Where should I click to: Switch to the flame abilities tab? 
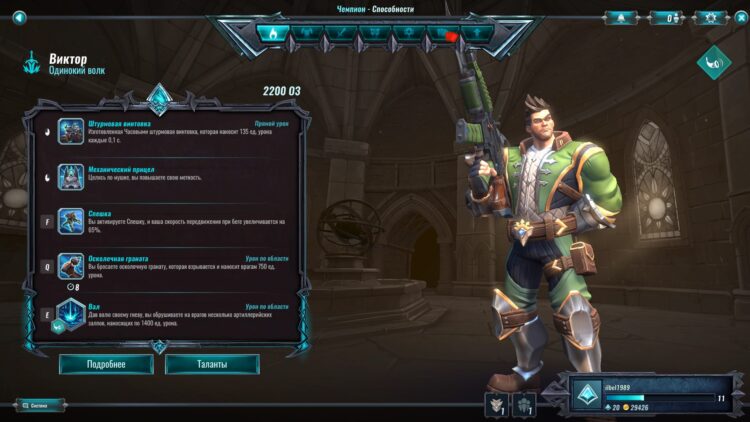tap(272, 33)
